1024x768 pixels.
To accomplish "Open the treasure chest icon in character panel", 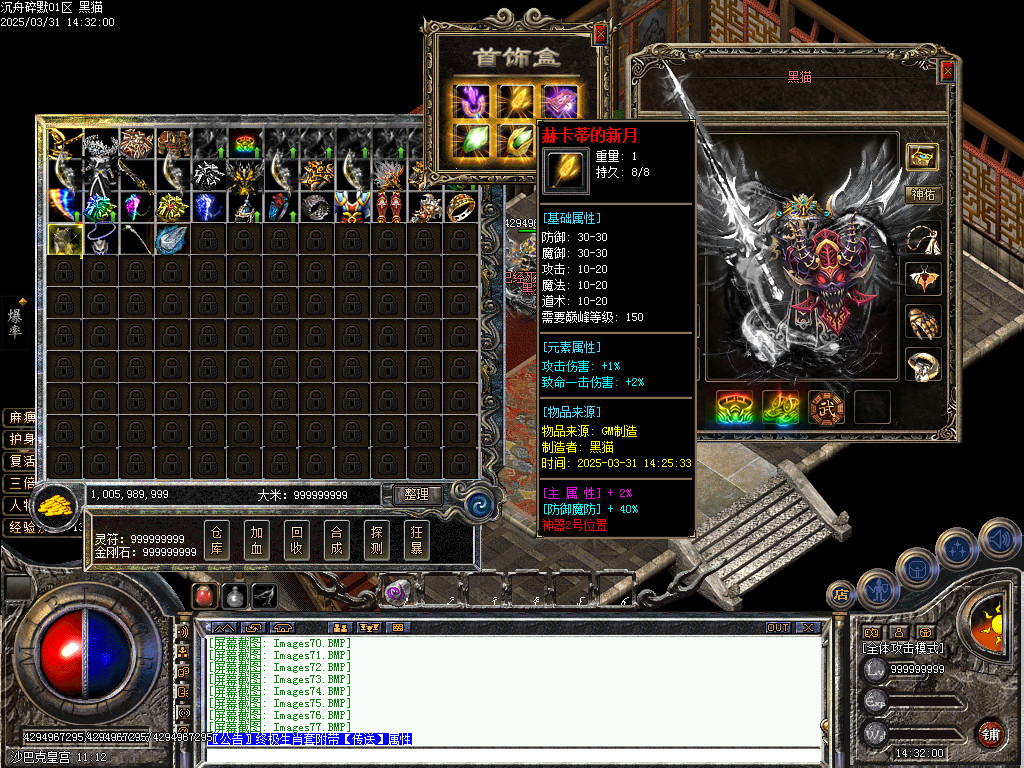I will 922,156.
